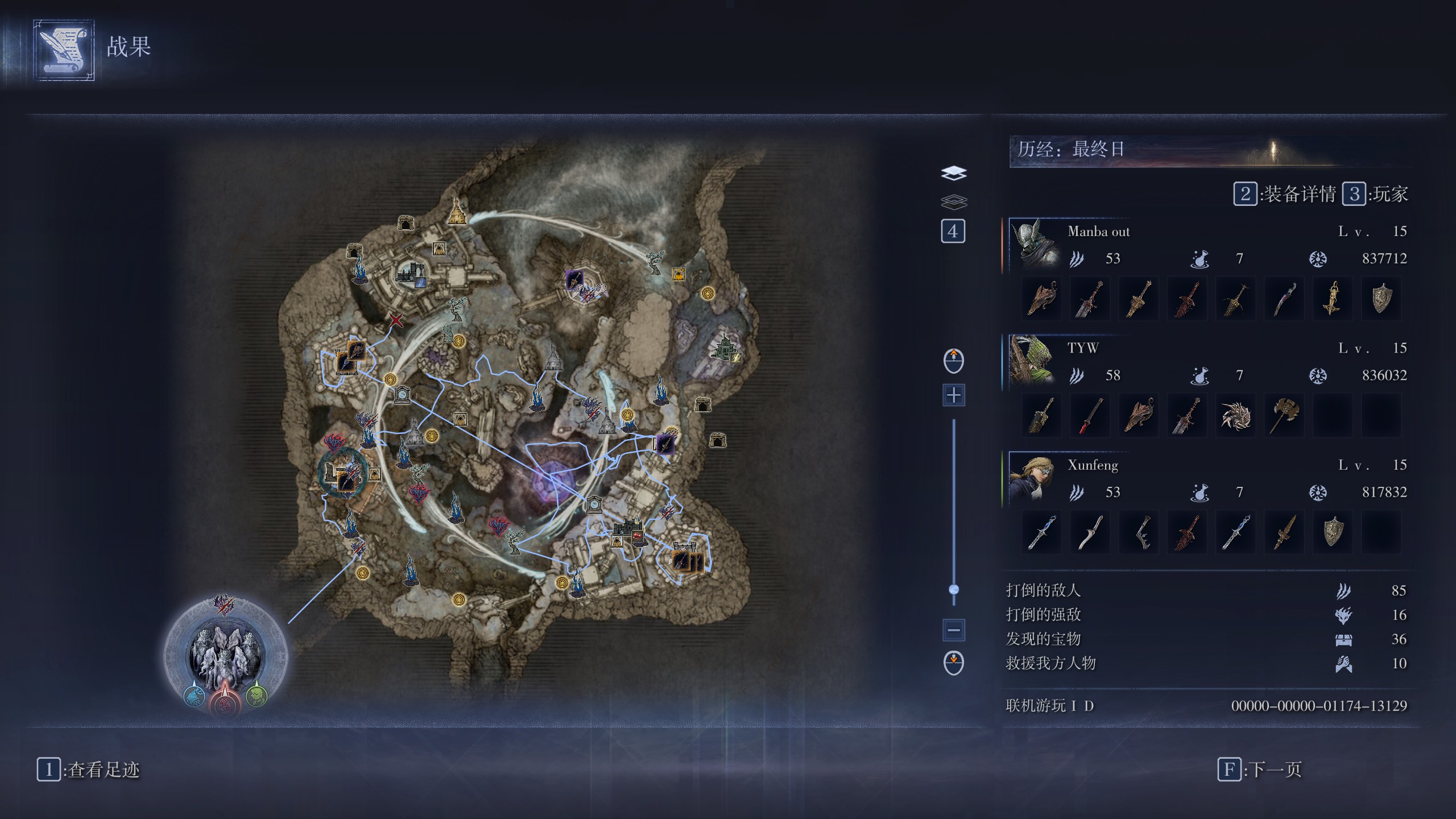Open 装备详情 equipment details
This screenshot has width=1456, height=819.
(1285, 194)
